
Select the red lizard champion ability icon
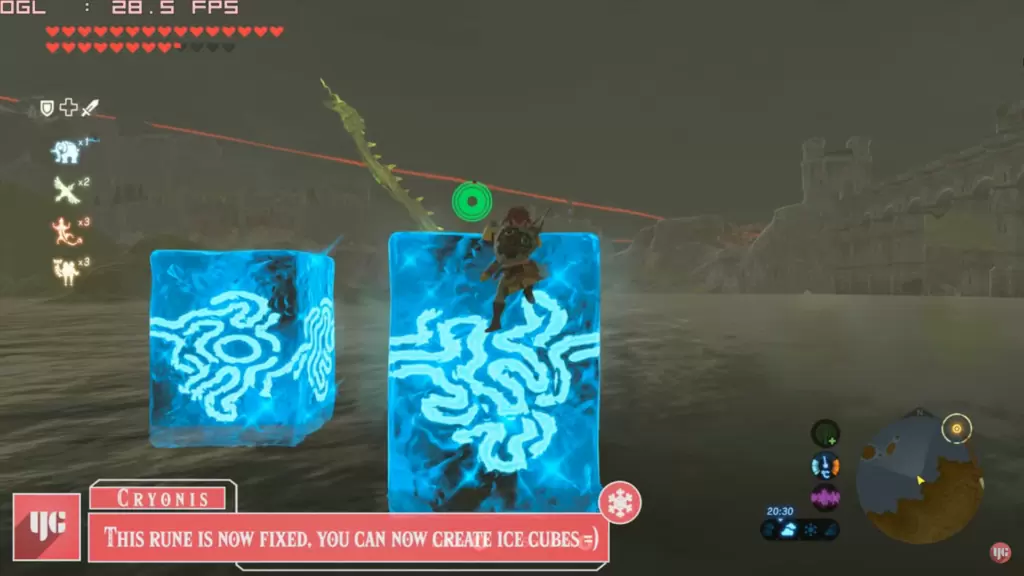pyautogui.click(x=66, y=231)
